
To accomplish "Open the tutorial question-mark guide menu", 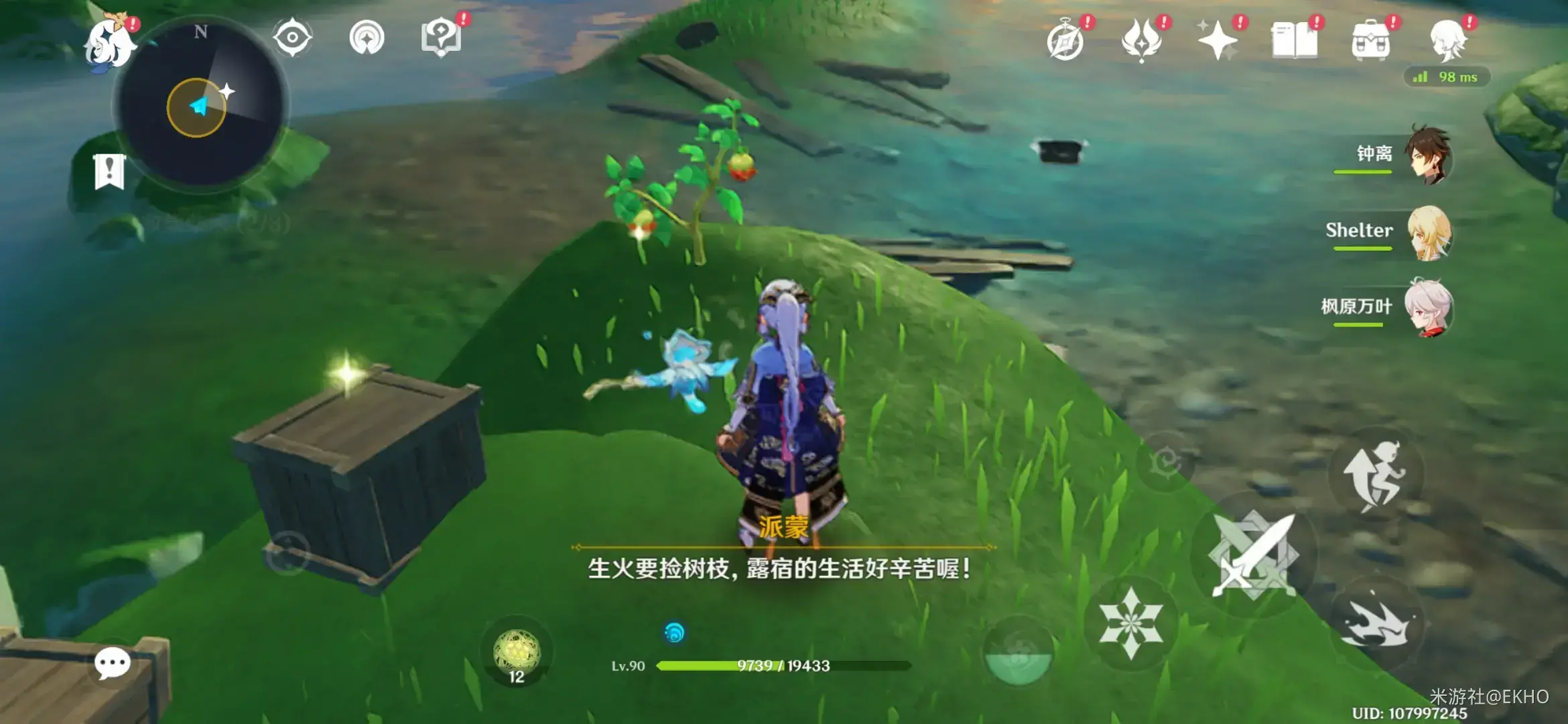I will pyautogui.click(x=441, y=38).
